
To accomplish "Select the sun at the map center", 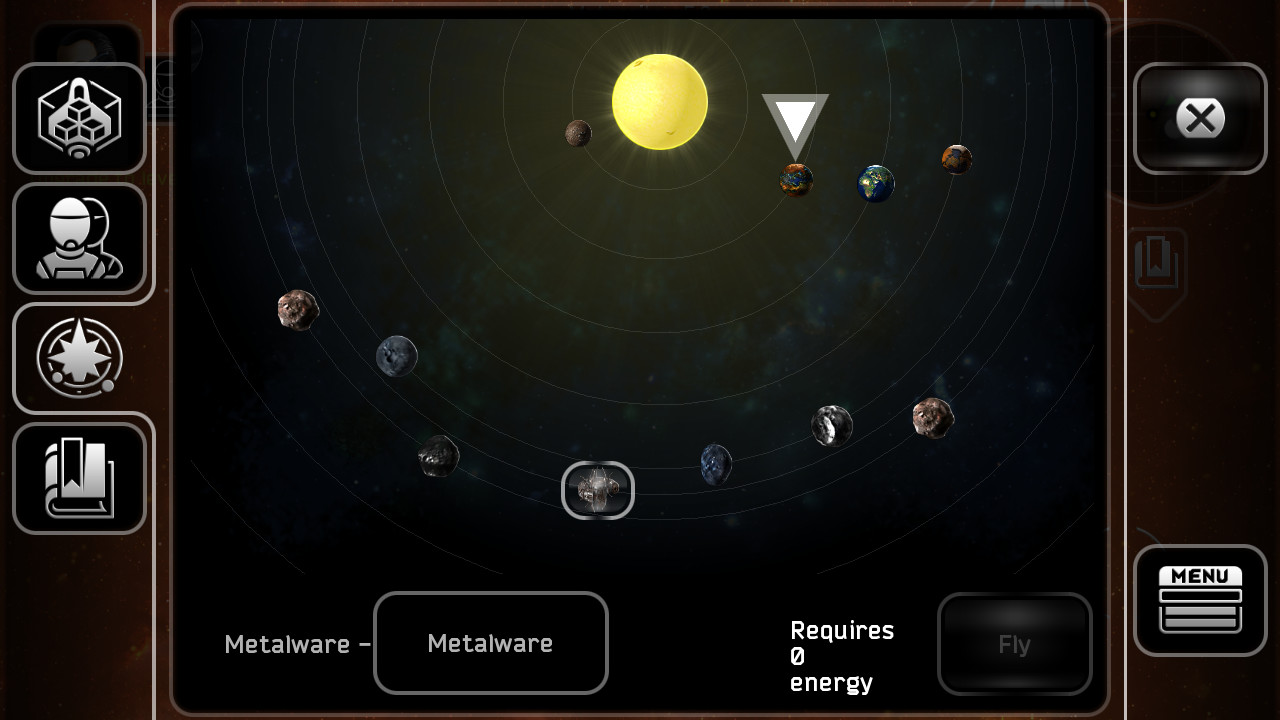I will (660, 100).
